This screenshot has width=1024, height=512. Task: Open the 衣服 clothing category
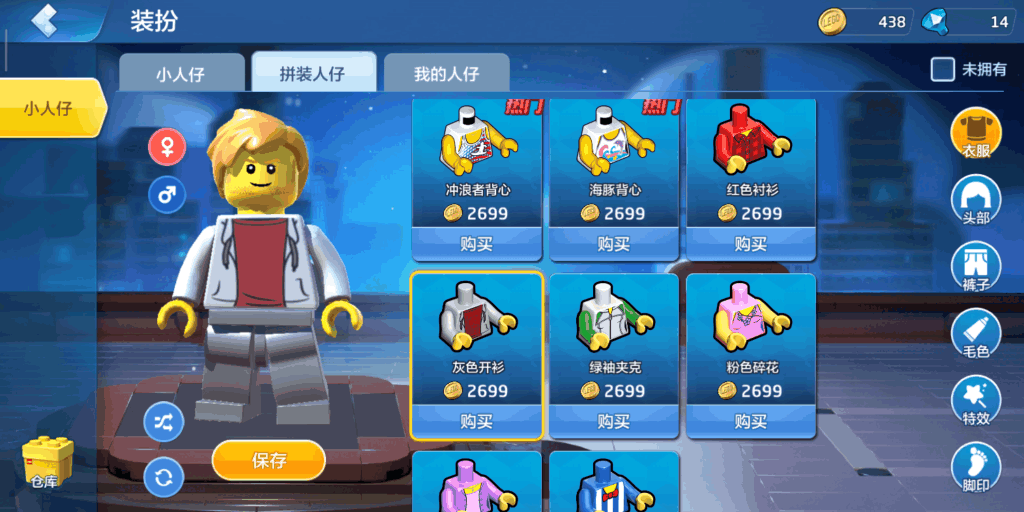[976, 134]
